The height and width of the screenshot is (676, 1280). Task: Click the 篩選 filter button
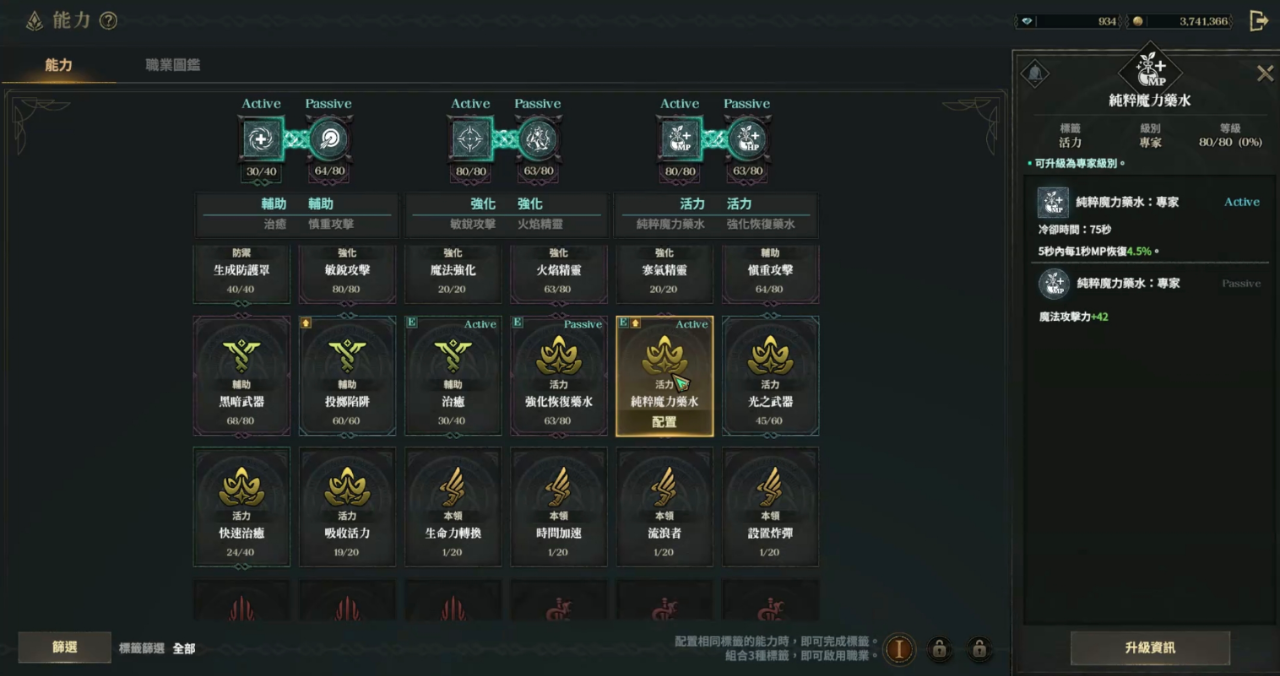(x=65, y=648)
